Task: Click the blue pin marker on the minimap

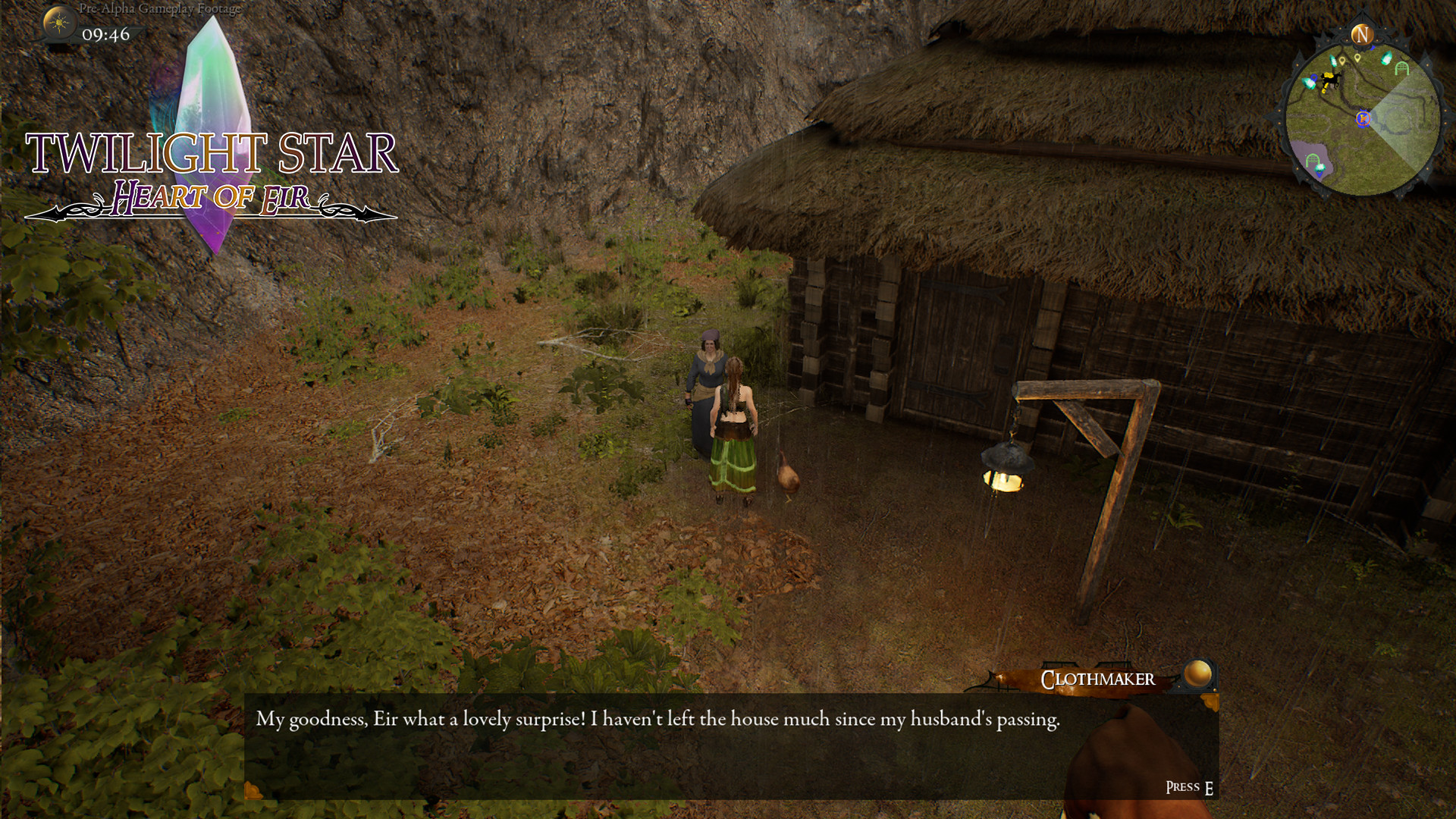Action: pyautogui.click(x=1314, y=78)
